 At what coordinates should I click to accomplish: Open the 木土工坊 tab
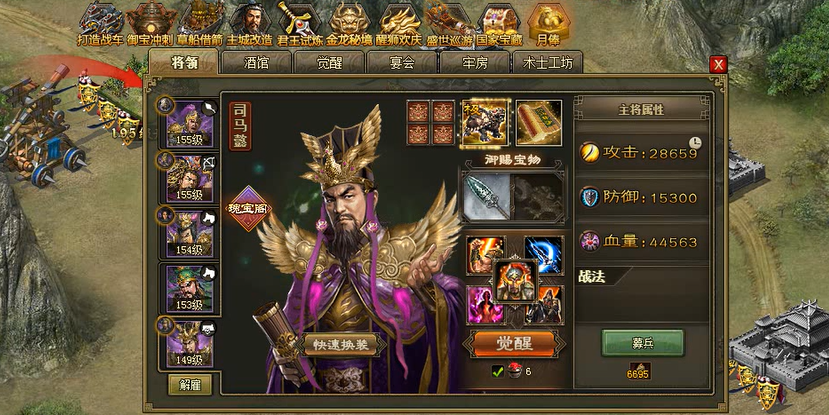[x=548, y=62]
